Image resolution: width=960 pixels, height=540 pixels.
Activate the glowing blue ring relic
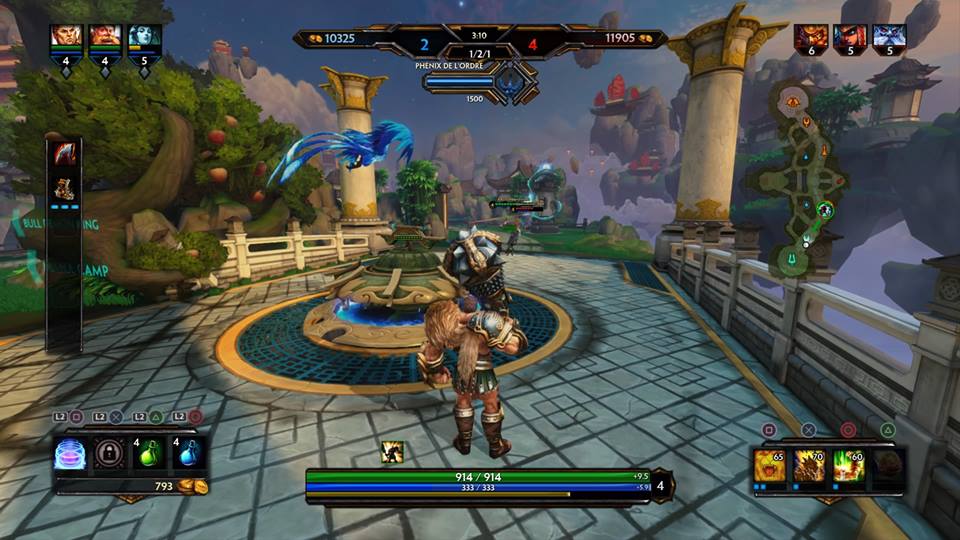(x=71, y=454)
